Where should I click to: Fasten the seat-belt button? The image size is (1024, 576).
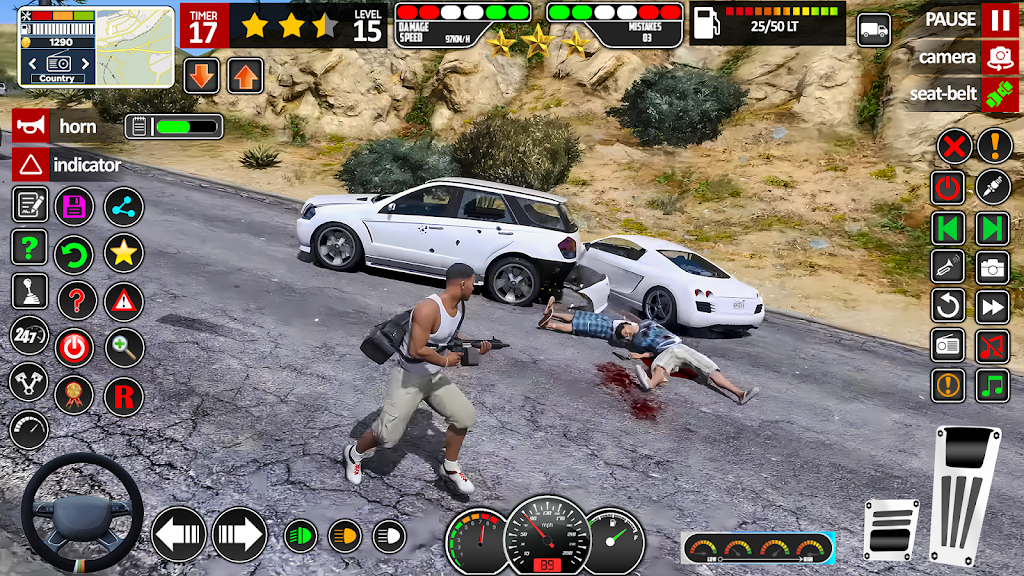[999, 94]
